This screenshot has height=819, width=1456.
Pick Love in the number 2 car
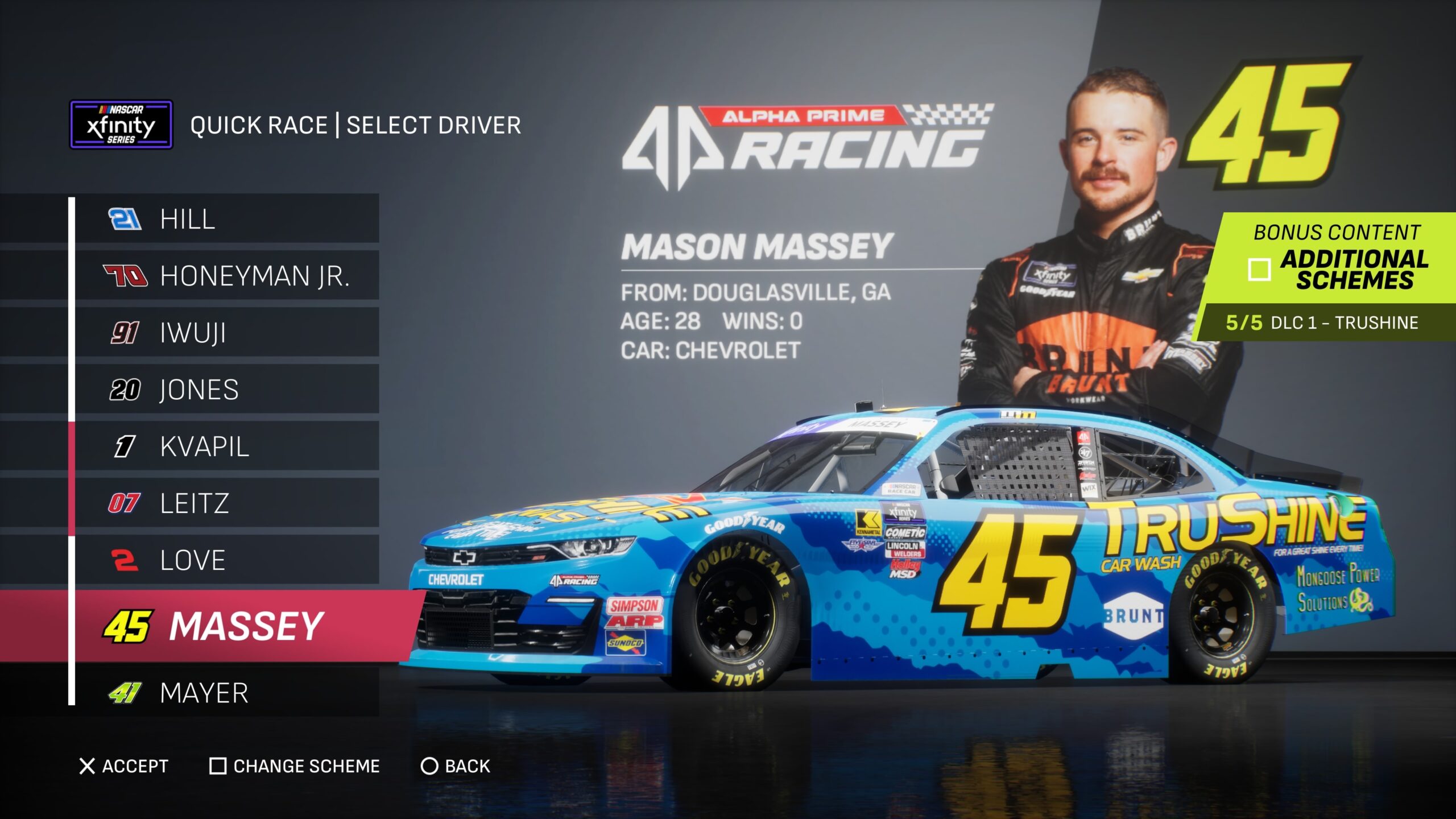click(226, 560)
